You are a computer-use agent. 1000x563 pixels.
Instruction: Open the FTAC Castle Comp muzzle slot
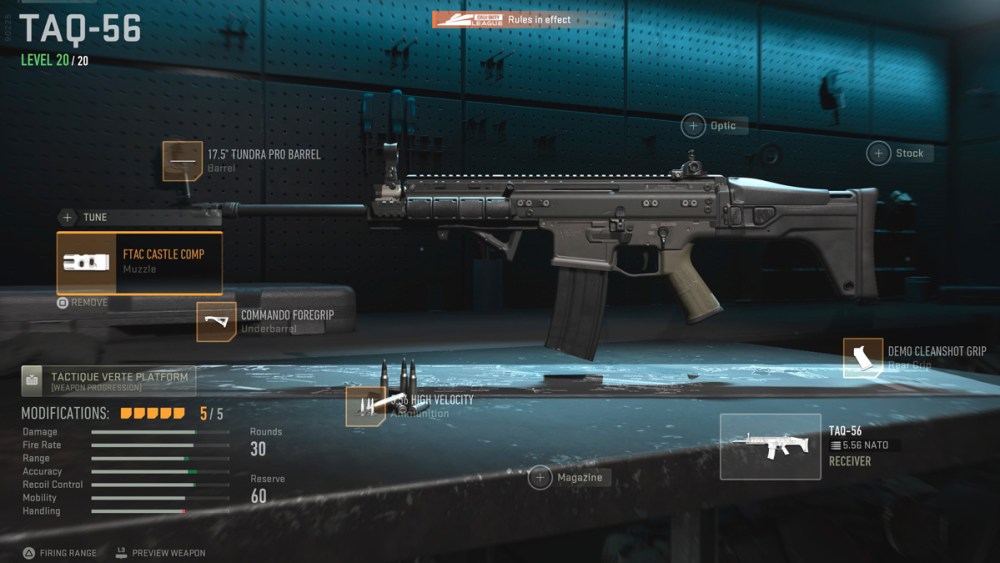coord(139,262)
